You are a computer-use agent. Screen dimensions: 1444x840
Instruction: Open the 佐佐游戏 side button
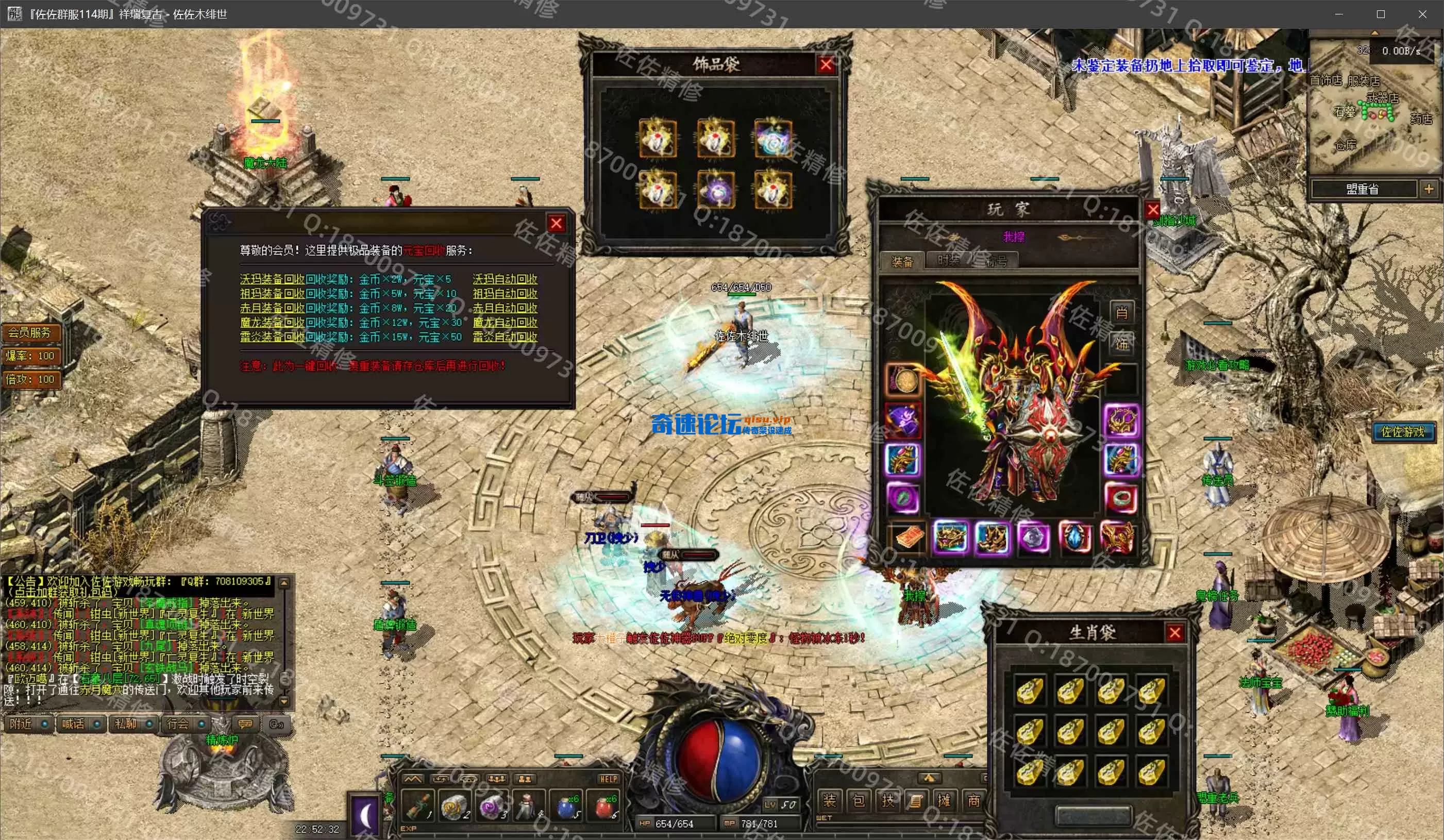click(x=1403, y=432)
